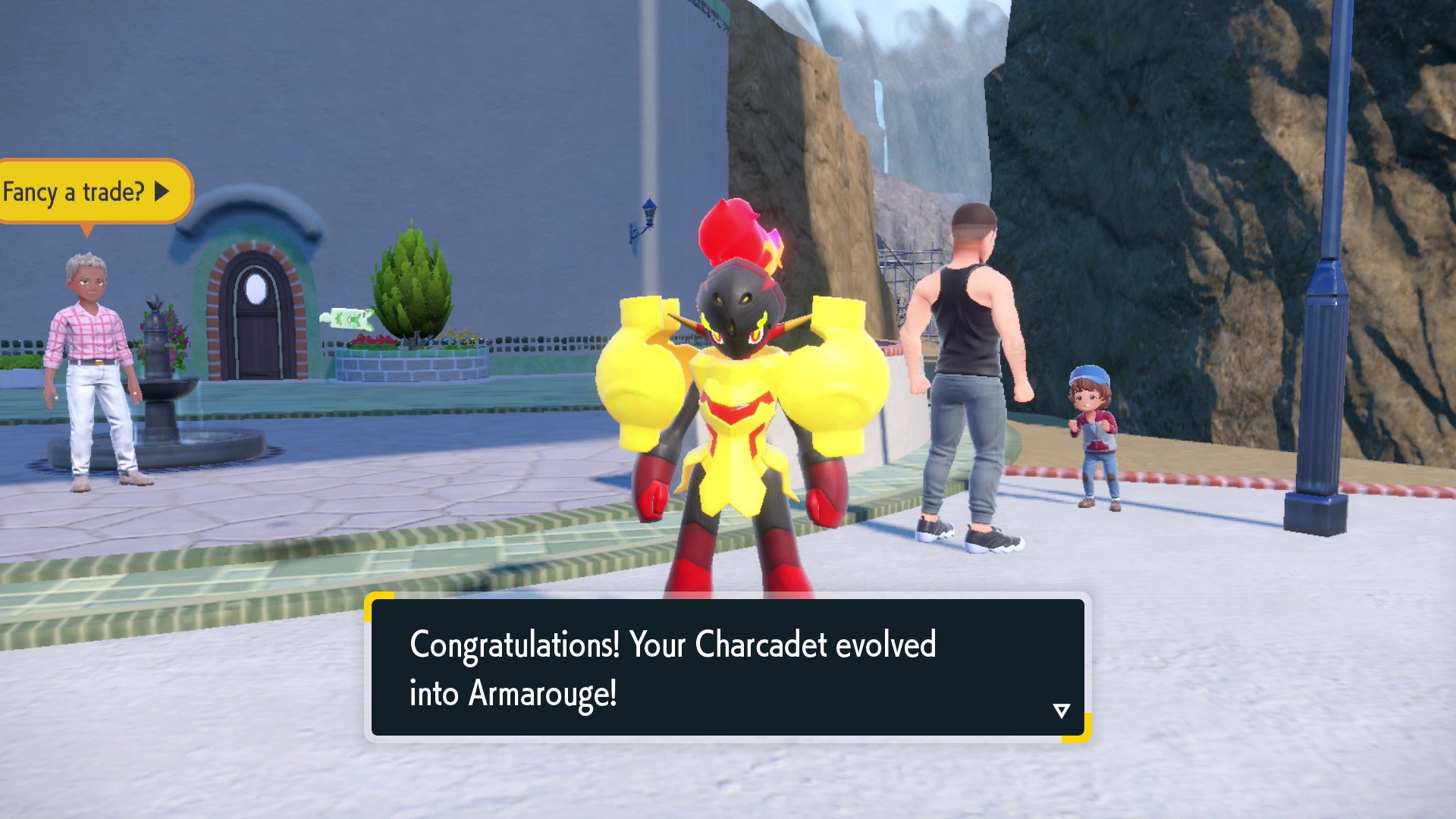1456x819 pixels.
Task: Click the child wearing the blue cap
Action: pos(1097,425)
